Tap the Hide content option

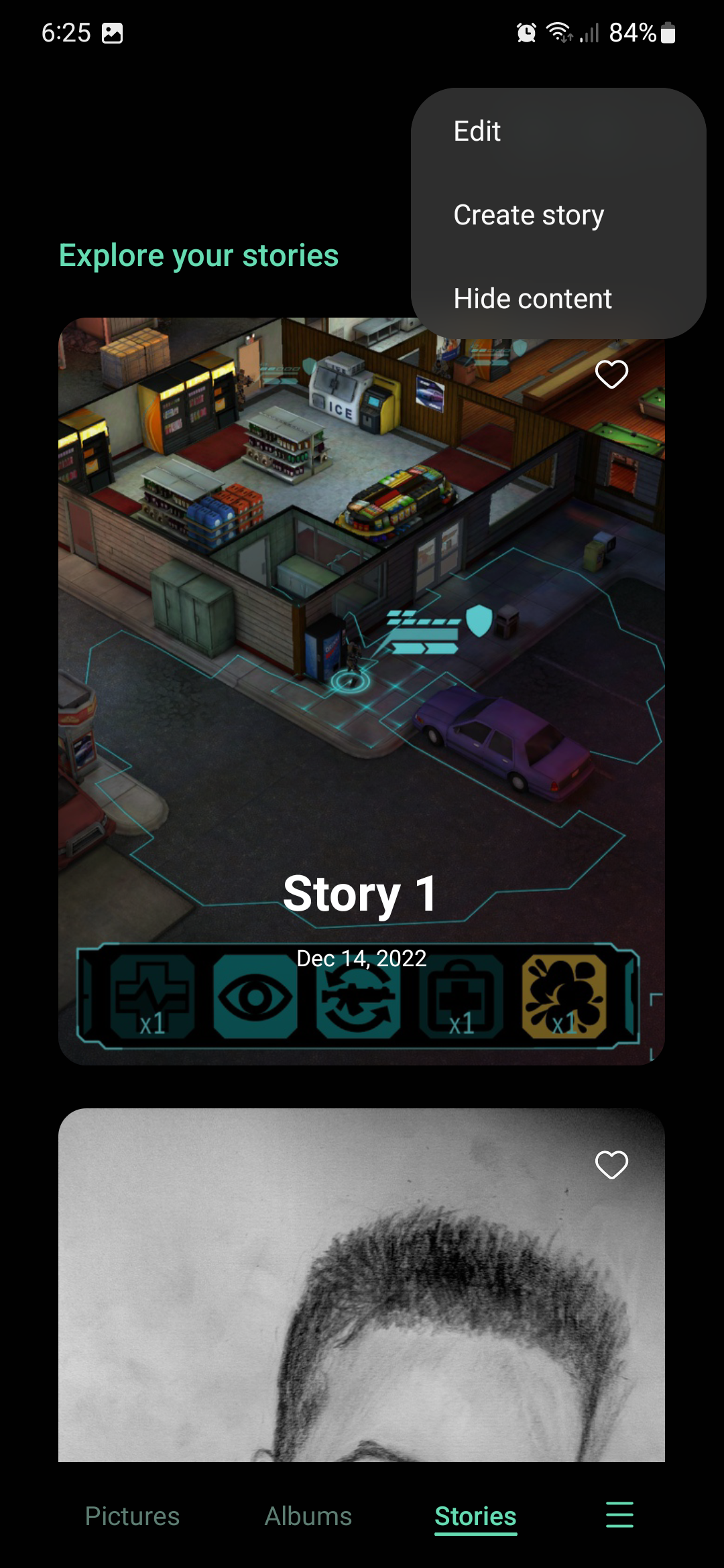click(532, 299)
